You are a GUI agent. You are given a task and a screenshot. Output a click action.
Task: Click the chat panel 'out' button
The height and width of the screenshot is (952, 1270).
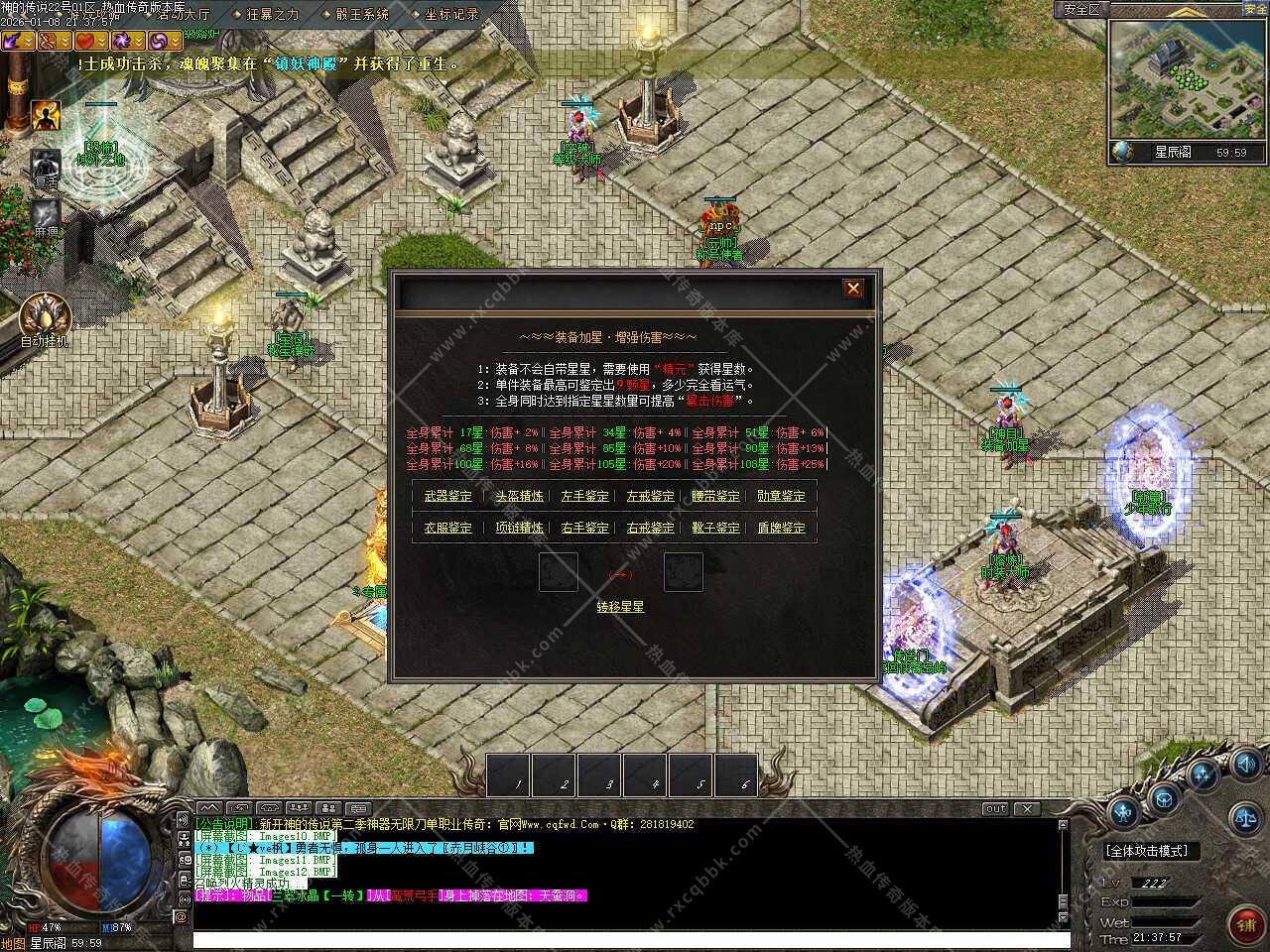click(x=994, y=809)
